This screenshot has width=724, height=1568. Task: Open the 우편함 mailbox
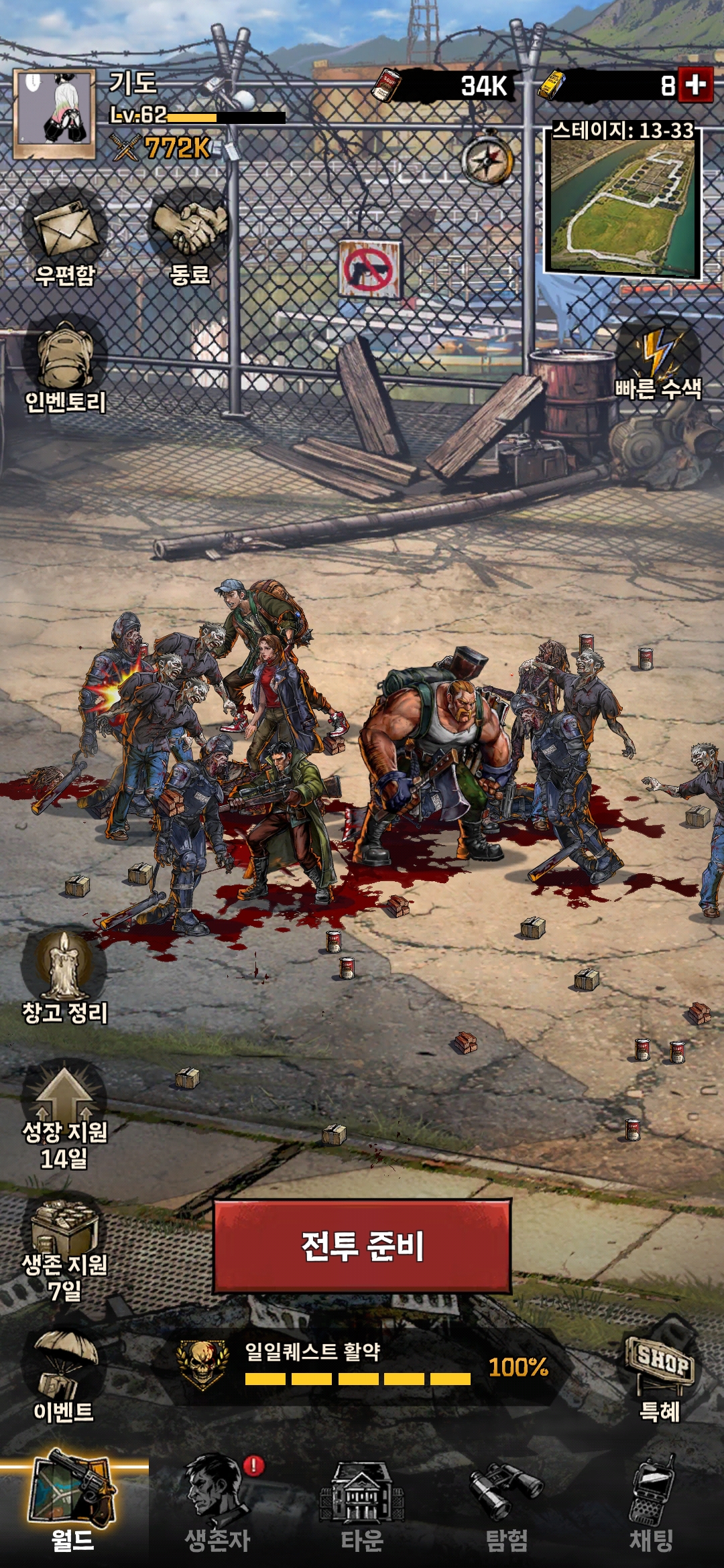[65, 235]
